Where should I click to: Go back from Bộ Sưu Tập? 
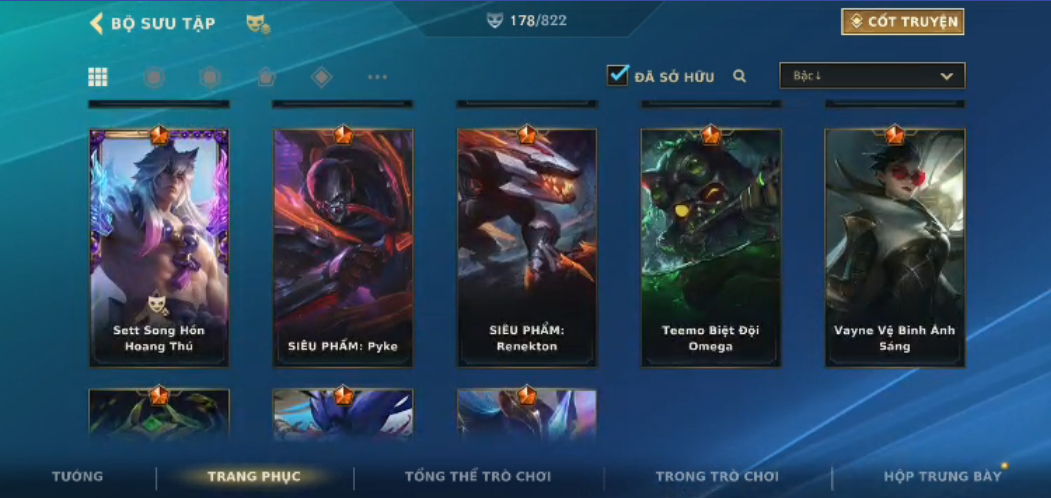point(97,23)
